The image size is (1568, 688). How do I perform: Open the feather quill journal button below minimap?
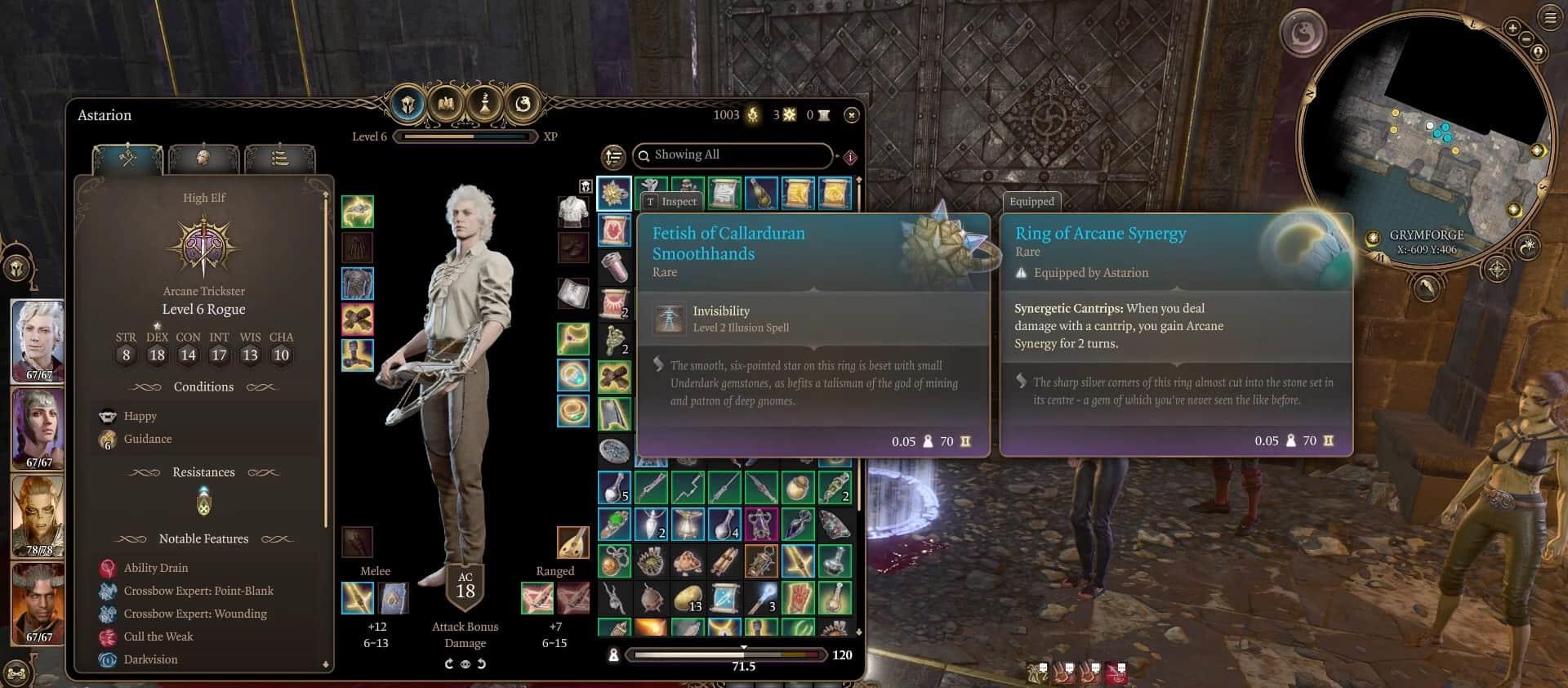[1426, 287]
